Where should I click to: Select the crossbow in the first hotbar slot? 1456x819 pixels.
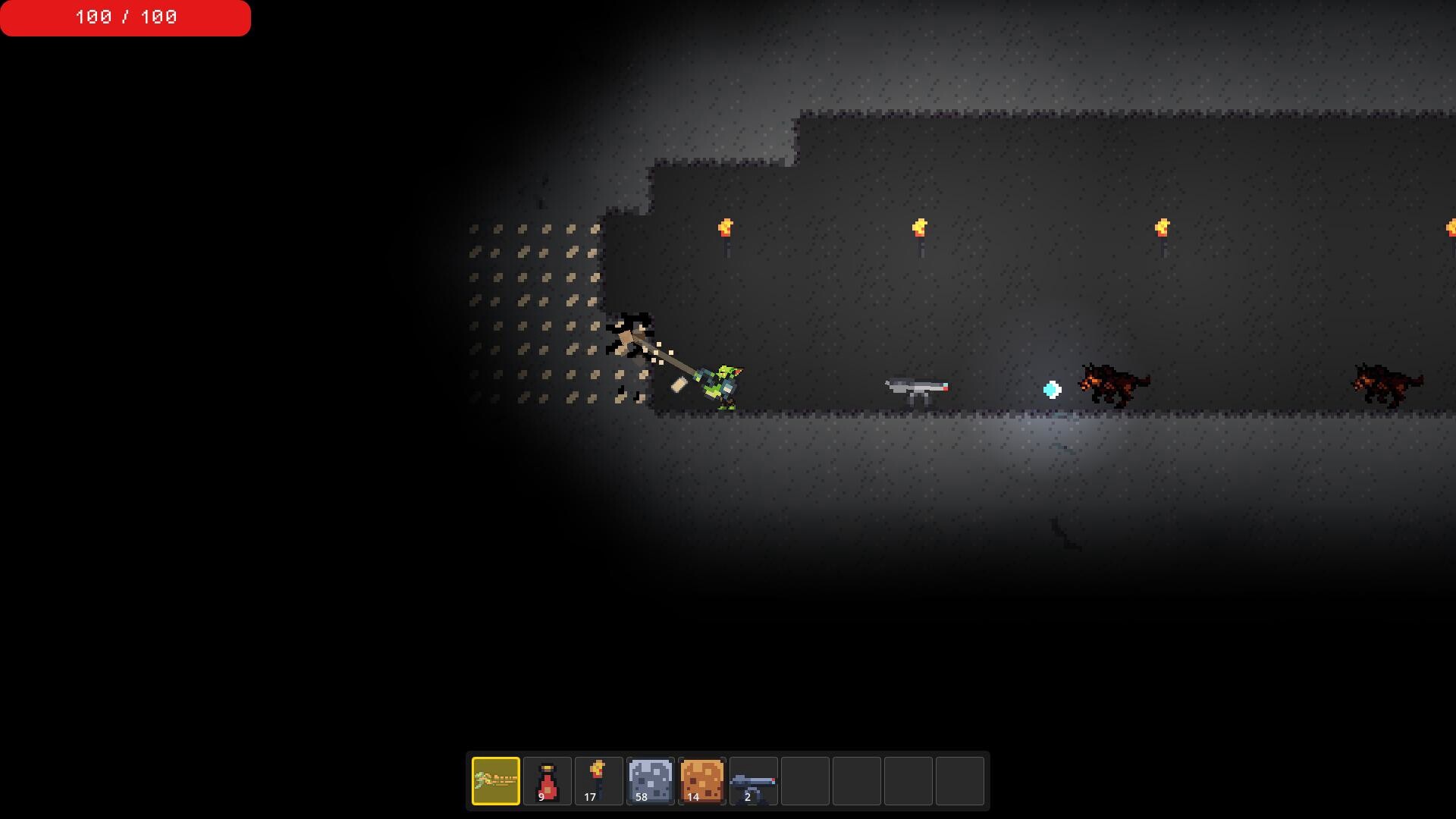point(496,780)
